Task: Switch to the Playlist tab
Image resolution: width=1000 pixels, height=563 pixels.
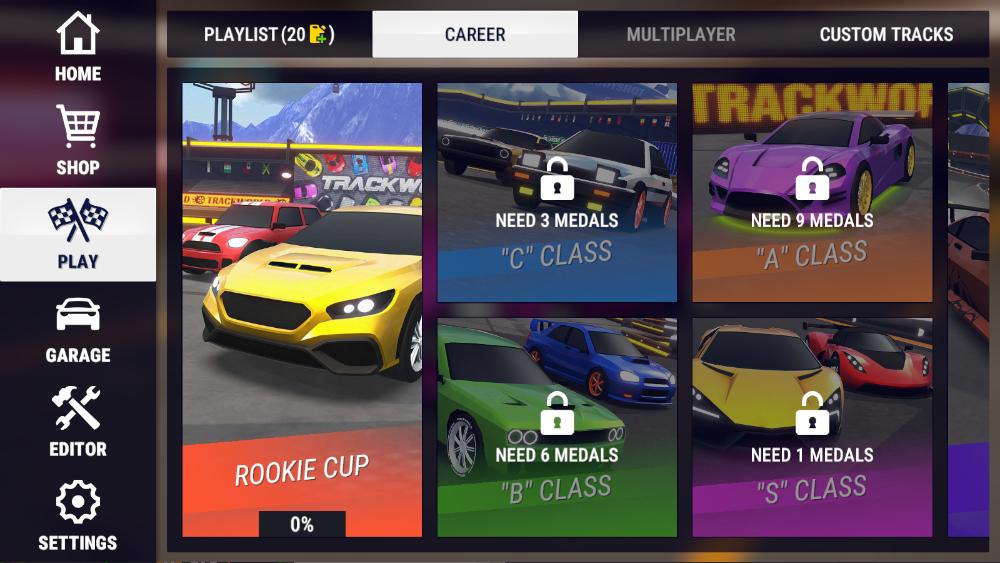Action: pyautogui.click(x=269, y=35)
